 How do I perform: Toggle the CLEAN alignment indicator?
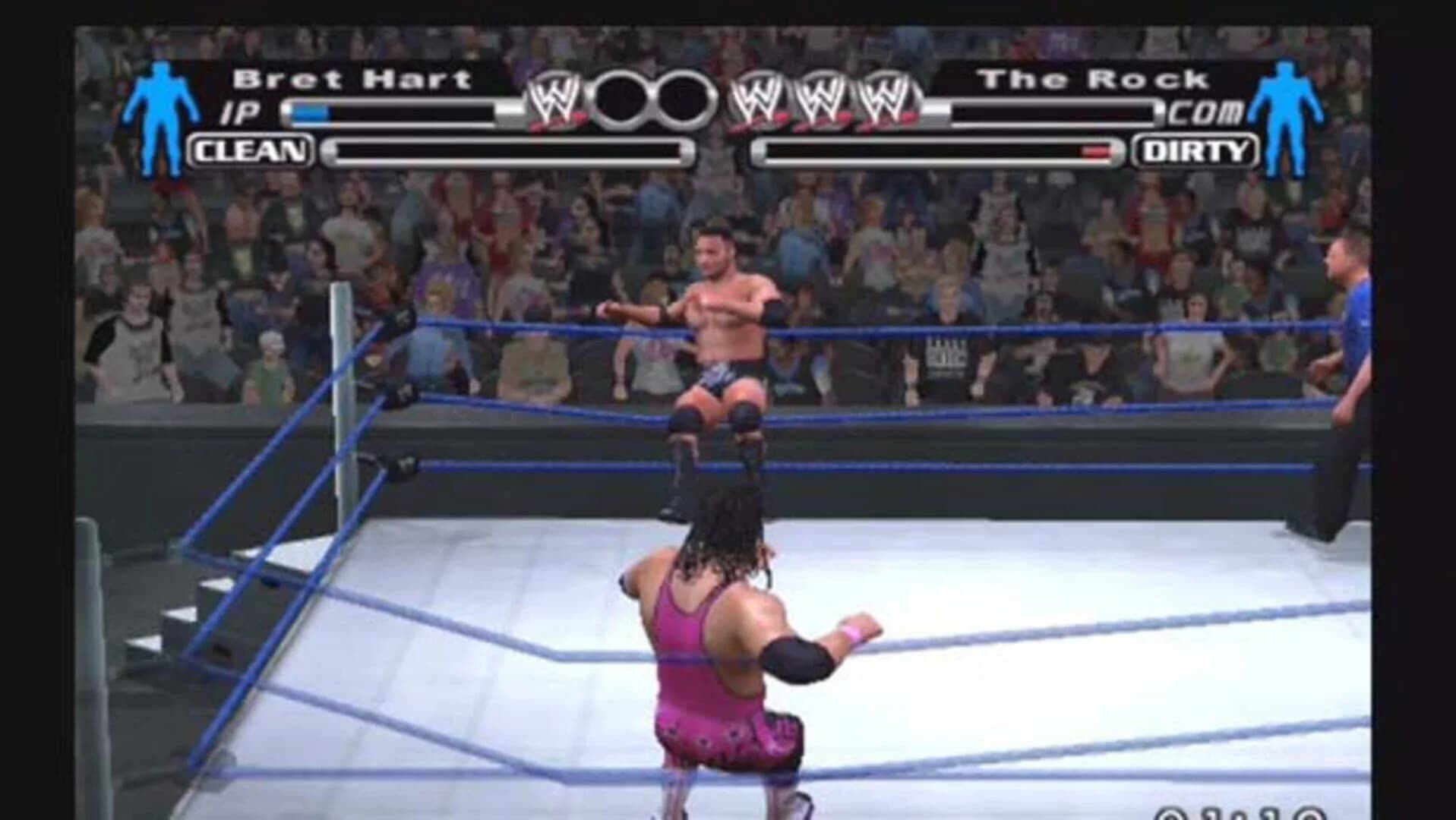coord(251,150)
